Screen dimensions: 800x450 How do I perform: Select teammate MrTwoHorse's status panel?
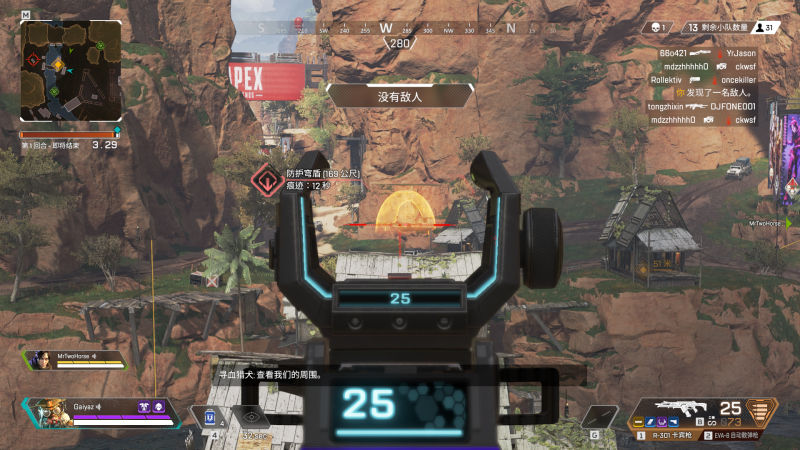tap(78, 360)
